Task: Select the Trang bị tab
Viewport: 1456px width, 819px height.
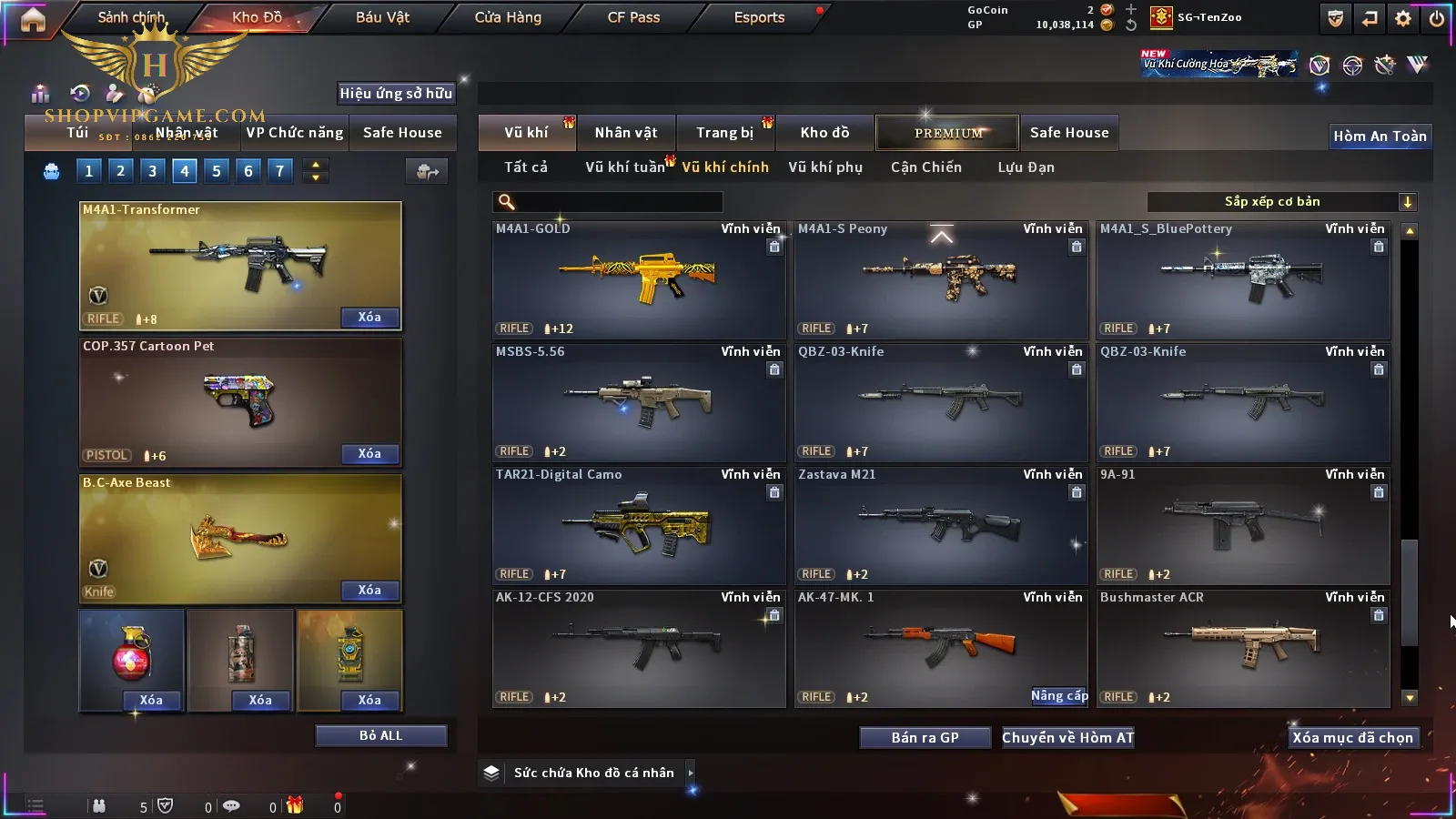Action: pyautogui.click(x=724, y=133)
